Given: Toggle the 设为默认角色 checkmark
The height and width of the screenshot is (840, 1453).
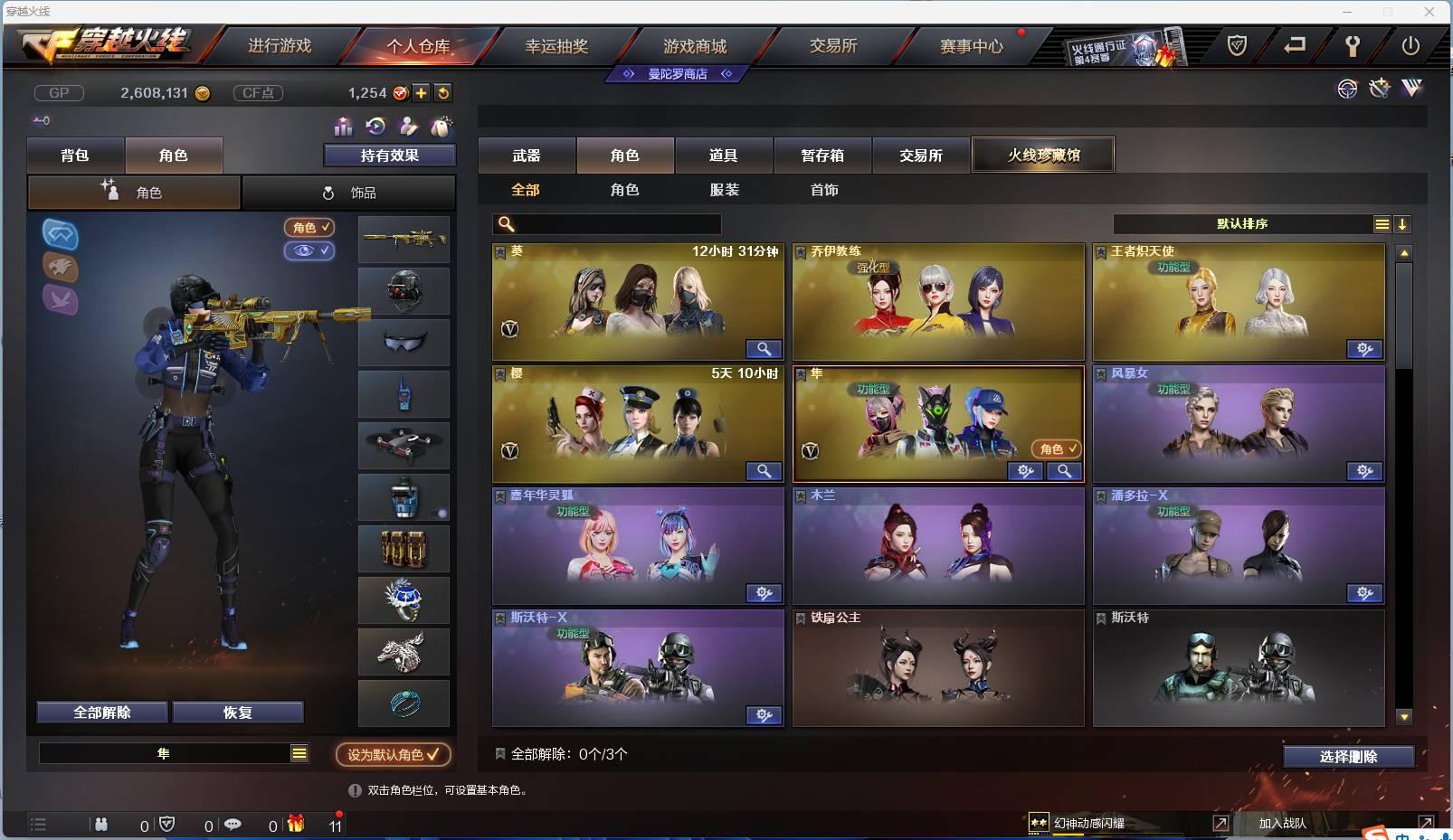Looking at the screenshot, I should point(432,754).
